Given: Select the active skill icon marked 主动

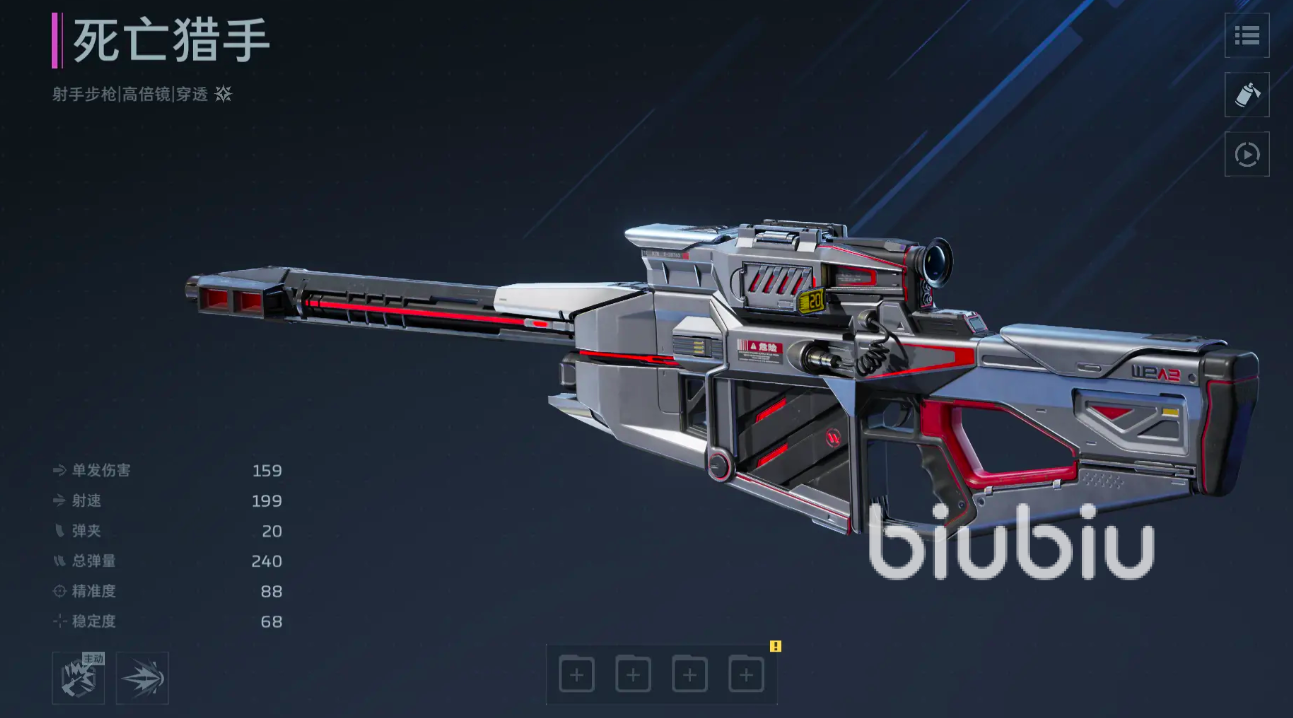Looking at the screenshot, I should 78,678.
